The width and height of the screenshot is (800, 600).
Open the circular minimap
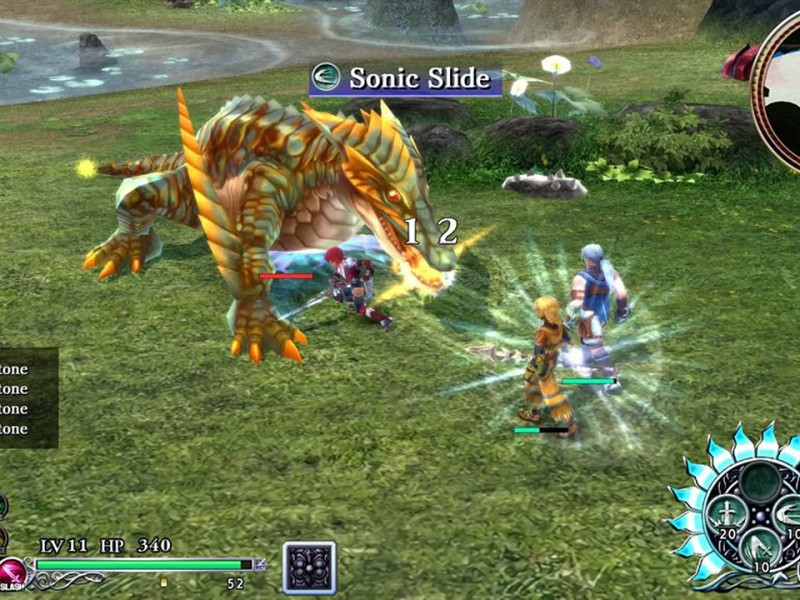780,90
